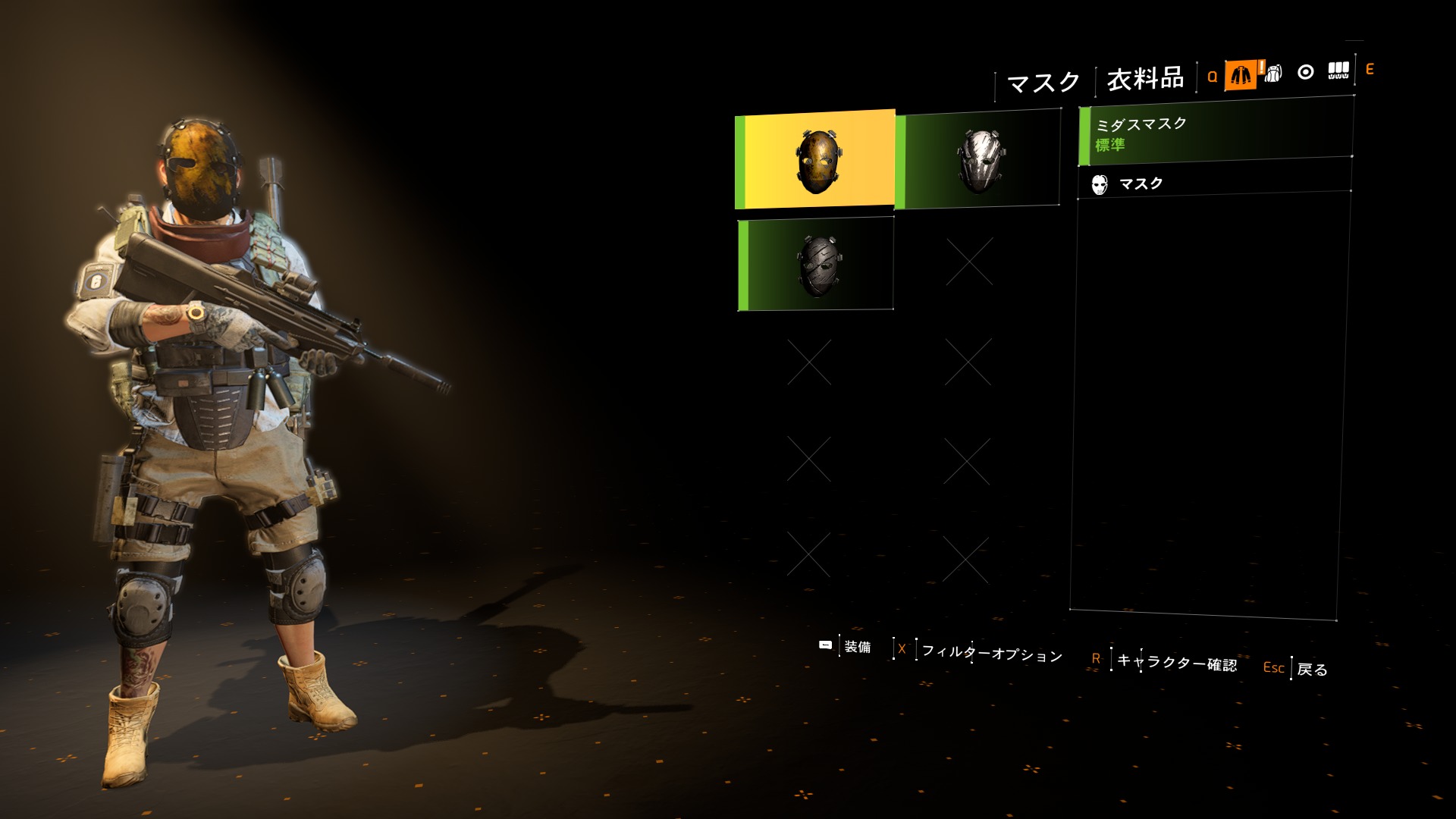Click the キャラクター確認 character inspect button

tap(1175, 662)
